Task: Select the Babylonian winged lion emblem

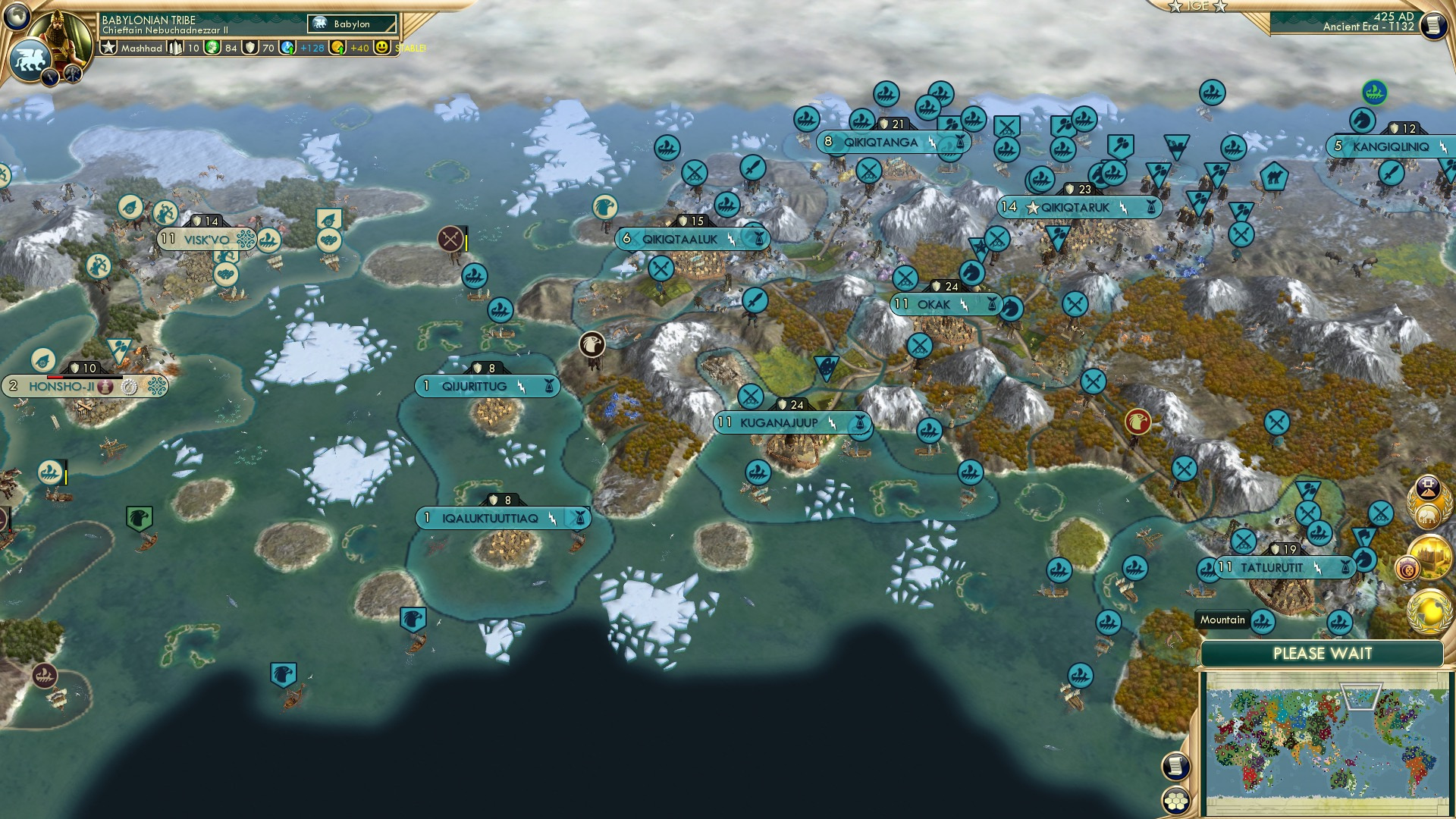Action: pos(30,59)
